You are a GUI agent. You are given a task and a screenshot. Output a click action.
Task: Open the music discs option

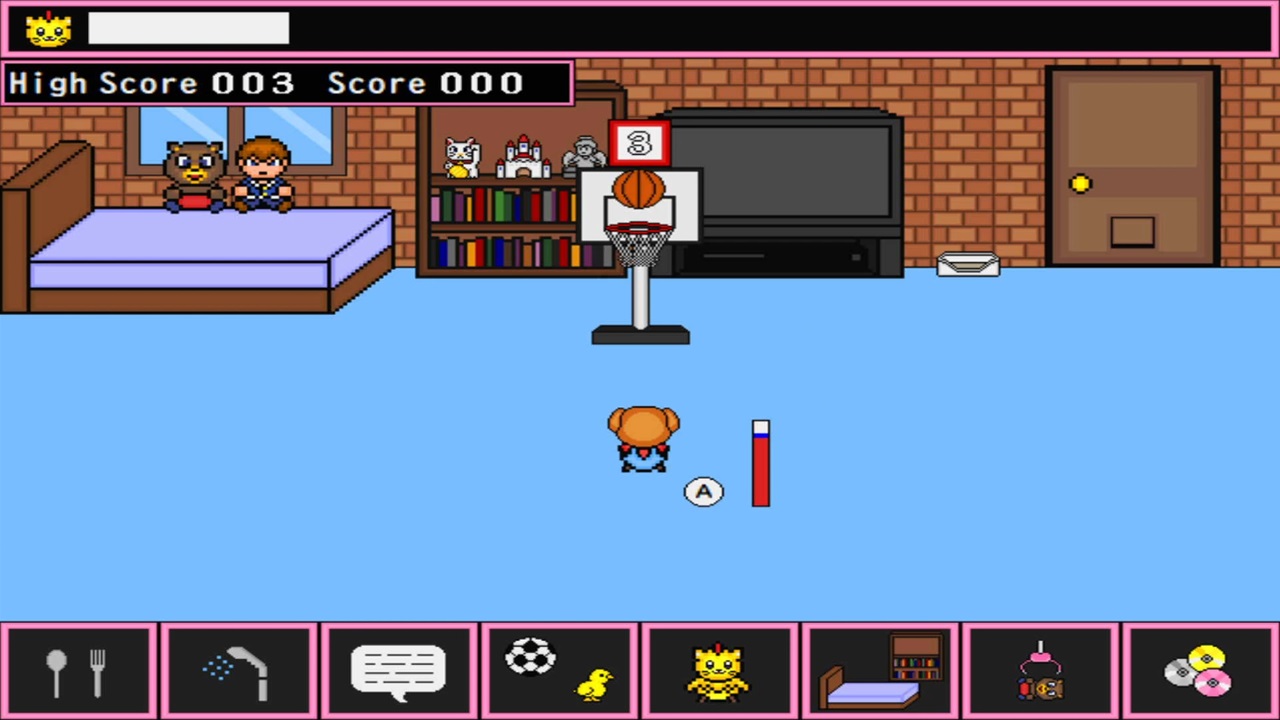coord(1200,670)
